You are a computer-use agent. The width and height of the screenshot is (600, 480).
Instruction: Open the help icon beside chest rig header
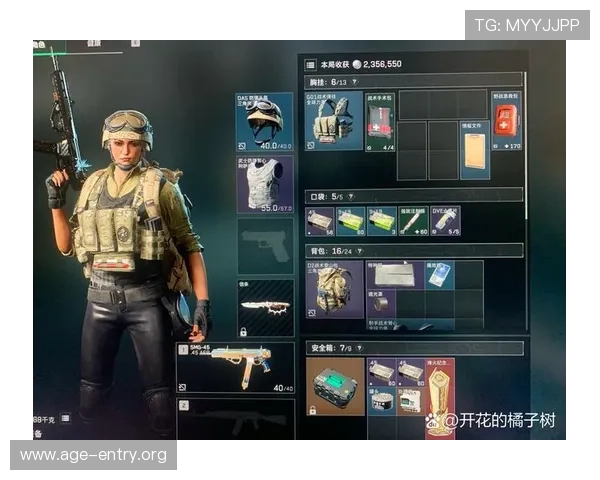coord(356,80)
